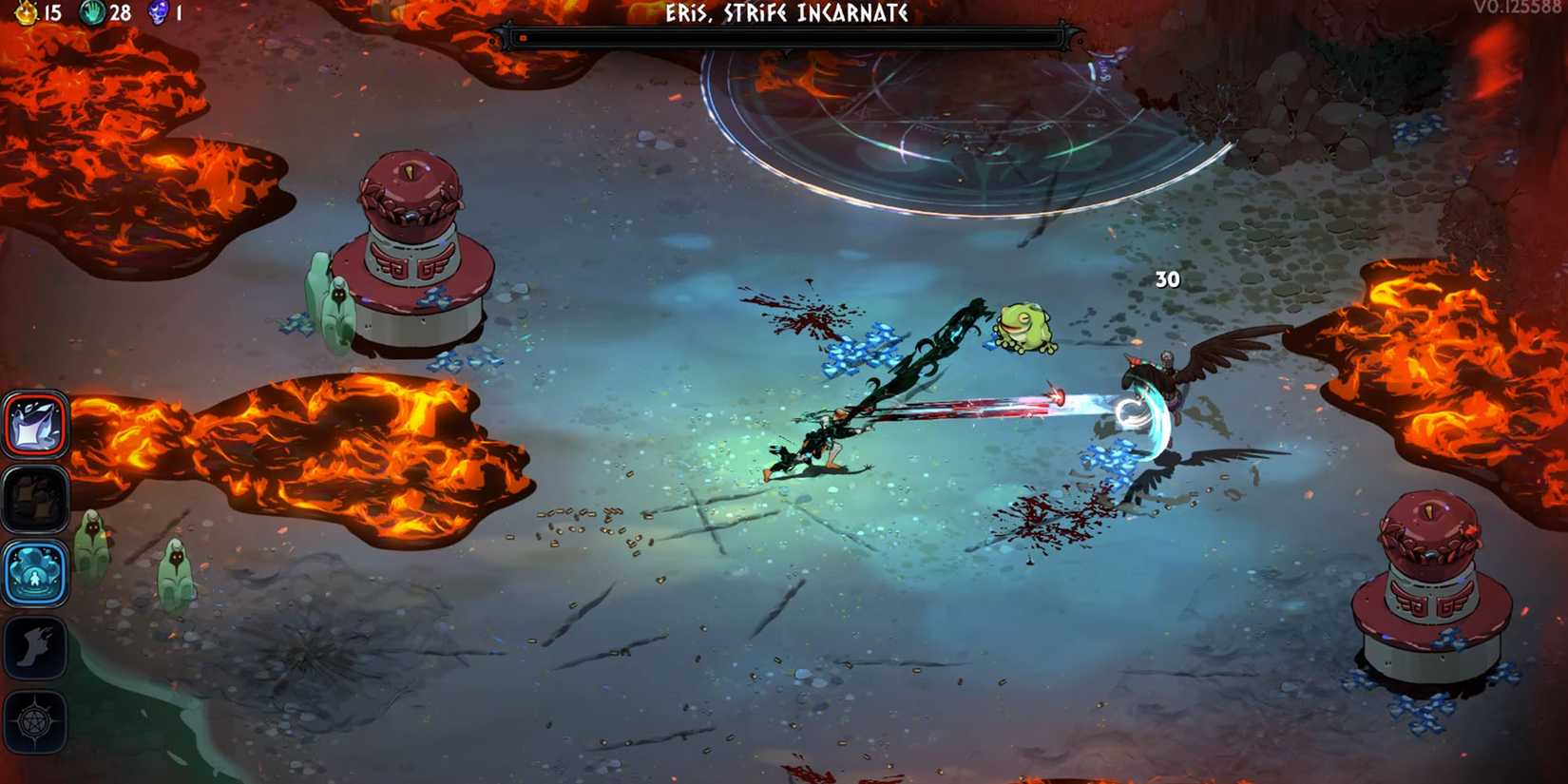The height and width of the screenshot is (784, 1568).
Task: Click the purple Death Defiance skull icon
Action: tap(157, 14)
